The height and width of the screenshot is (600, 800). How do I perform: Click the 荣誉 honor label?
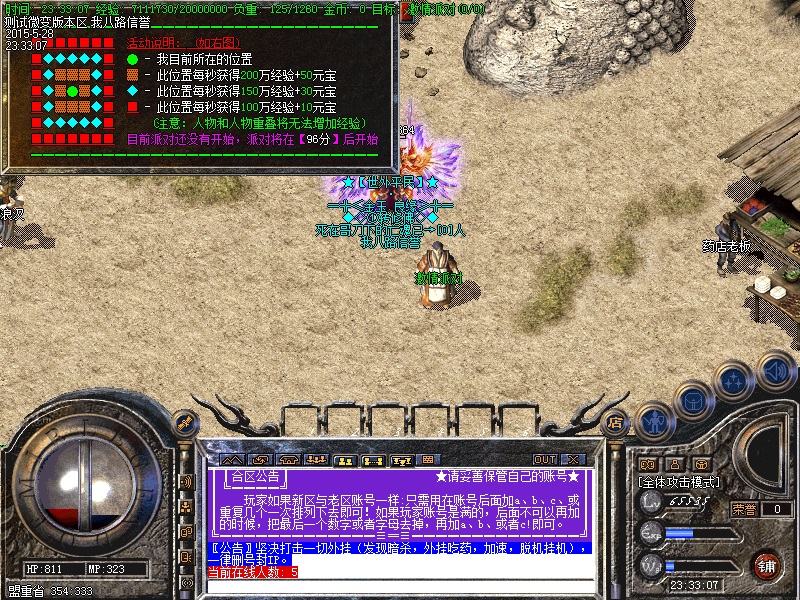tap(744, 509)
